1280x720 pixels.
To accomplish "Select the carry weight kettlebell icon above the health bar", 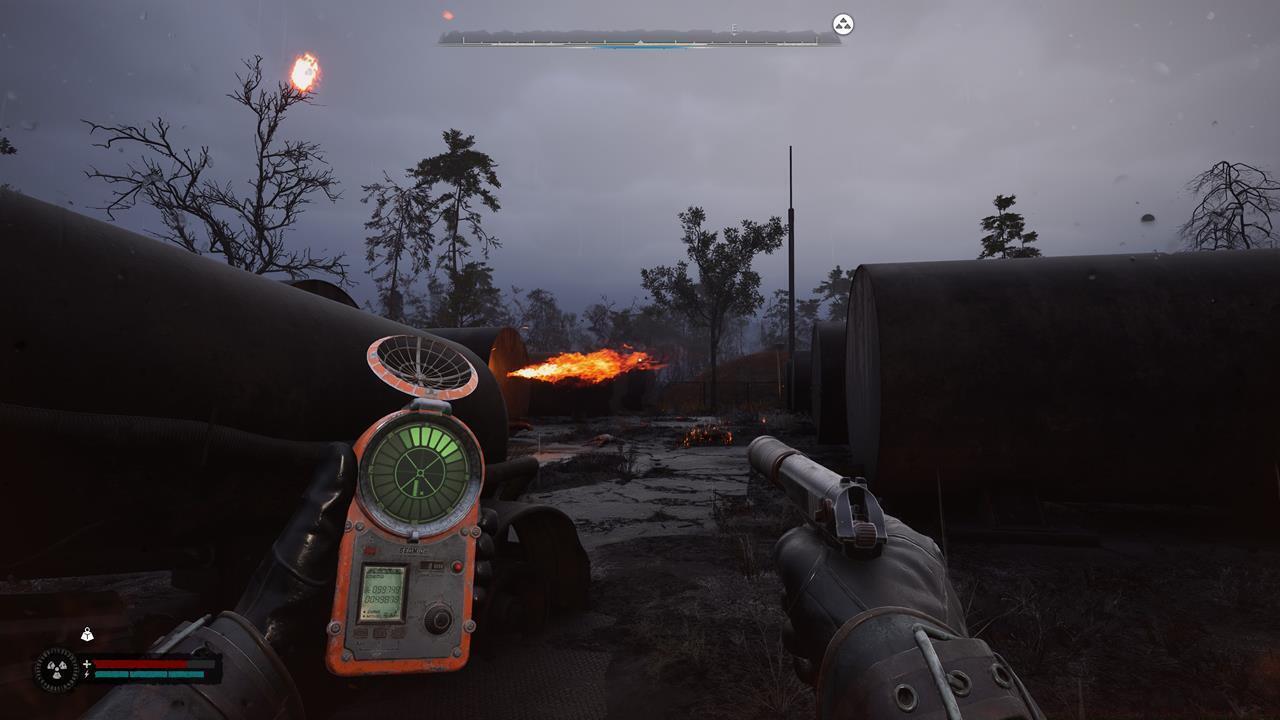I will coord(87,636).
